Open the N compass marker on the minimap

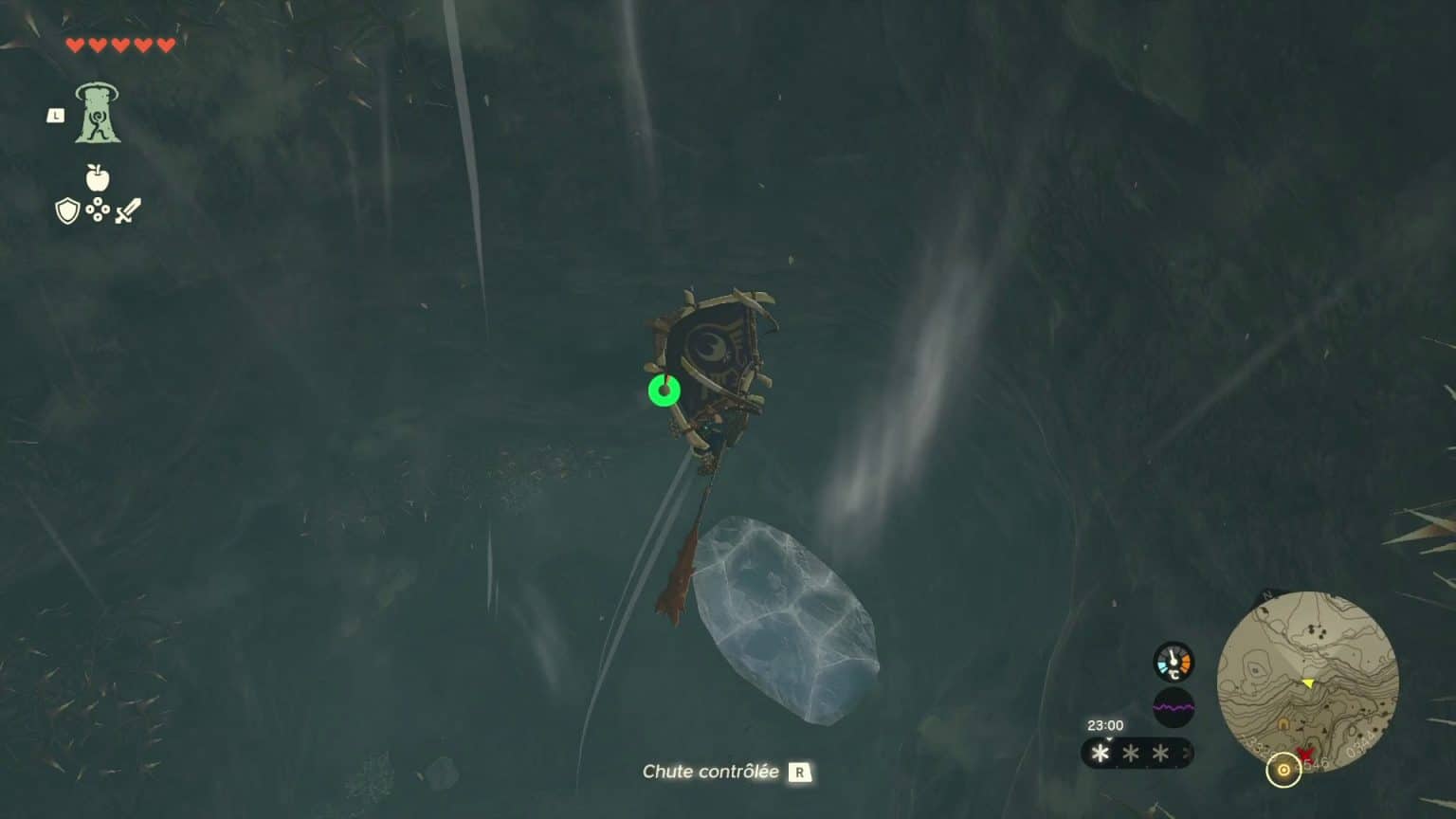point(1266,596)
